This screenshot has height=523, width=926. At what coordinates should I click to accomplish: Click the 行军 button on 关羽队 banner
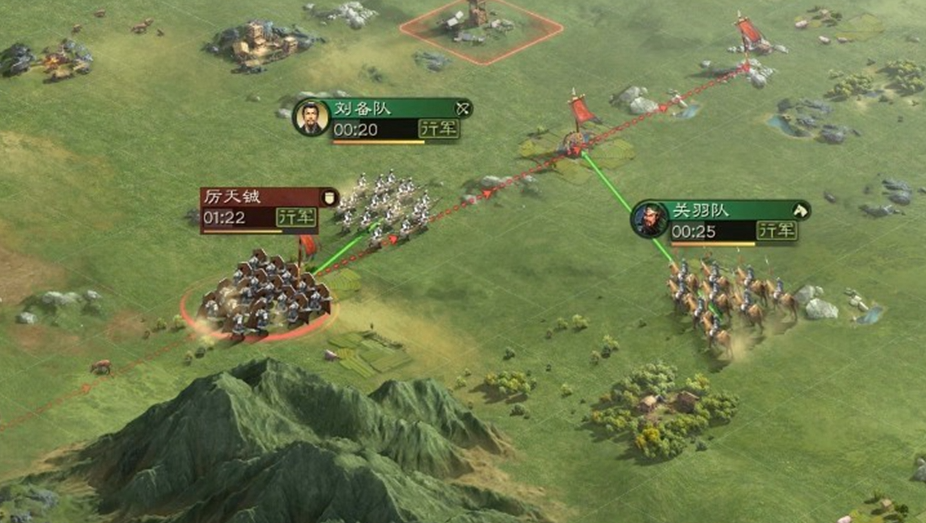coord(777,231)
